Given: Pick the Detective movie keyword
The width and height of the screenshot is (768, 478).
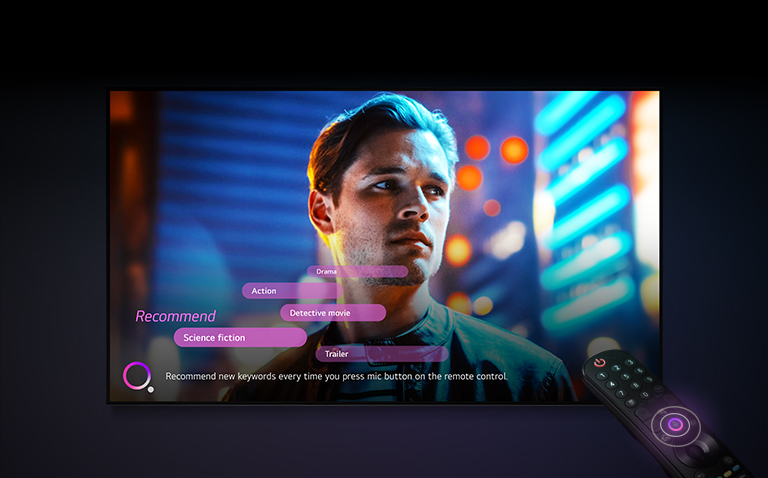Looking at the screenshot, I should point(332,313).
